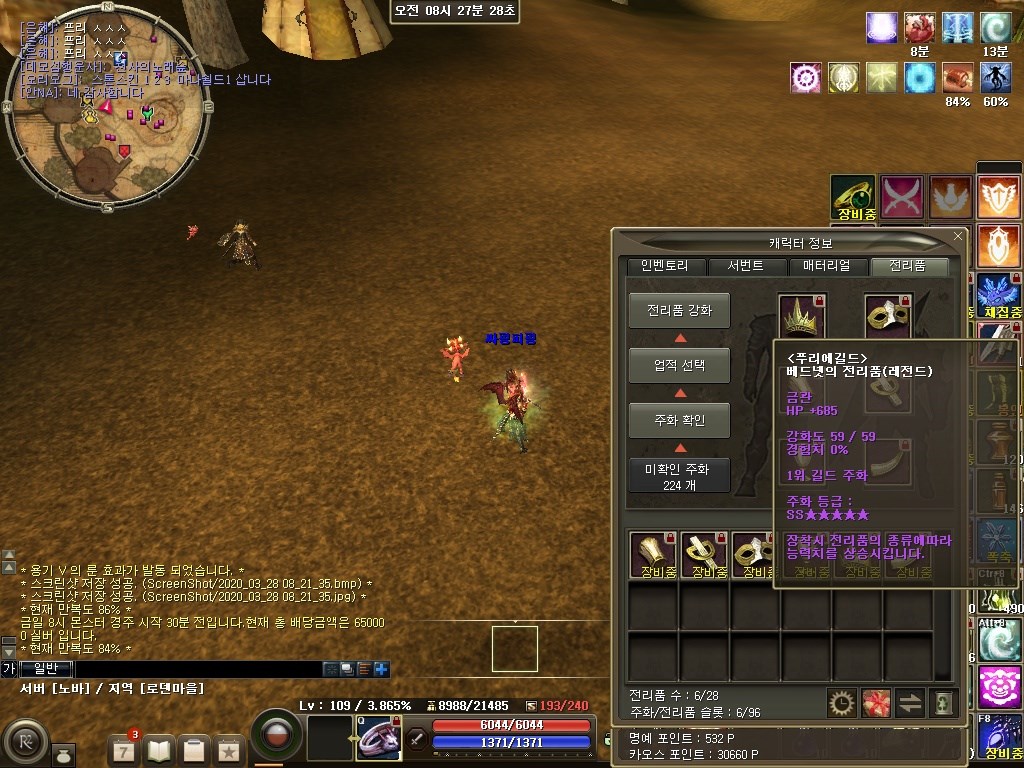Viewport: 1024px width, 768px height.
Task: Click the green recycle bin button
Action: 943,703
